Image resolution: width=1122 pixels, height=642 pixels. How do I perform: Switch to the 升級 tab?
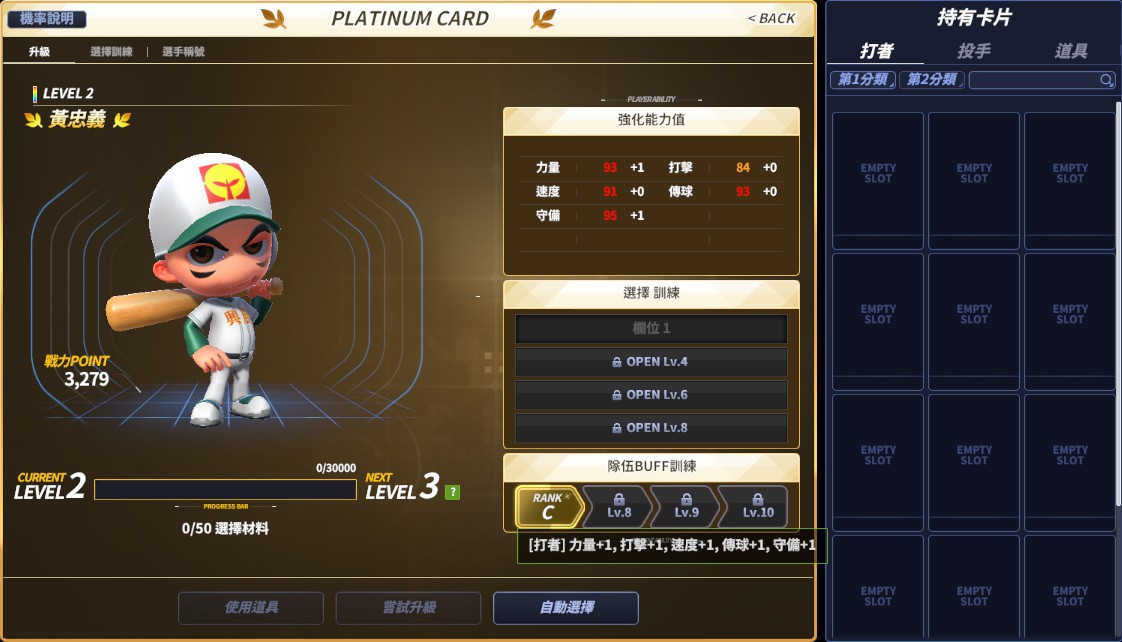tap(39, 52)
